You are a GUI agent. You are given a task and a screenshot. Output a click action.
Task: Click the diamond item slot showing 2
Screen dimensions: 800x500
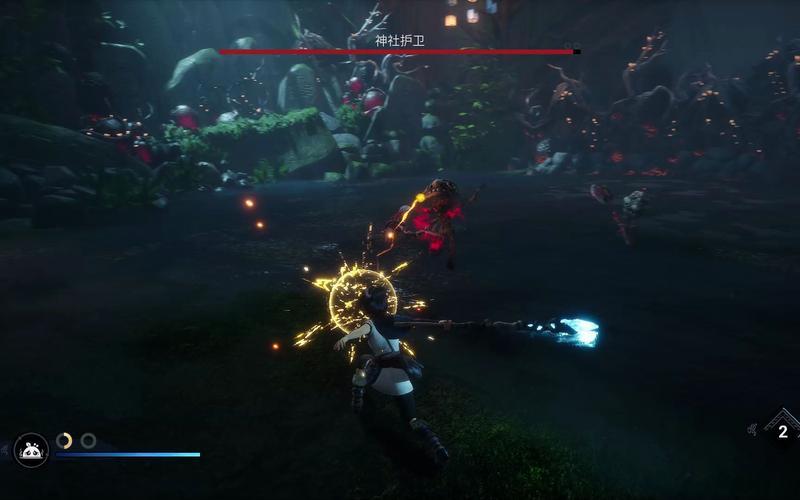(x=781, y=432)
